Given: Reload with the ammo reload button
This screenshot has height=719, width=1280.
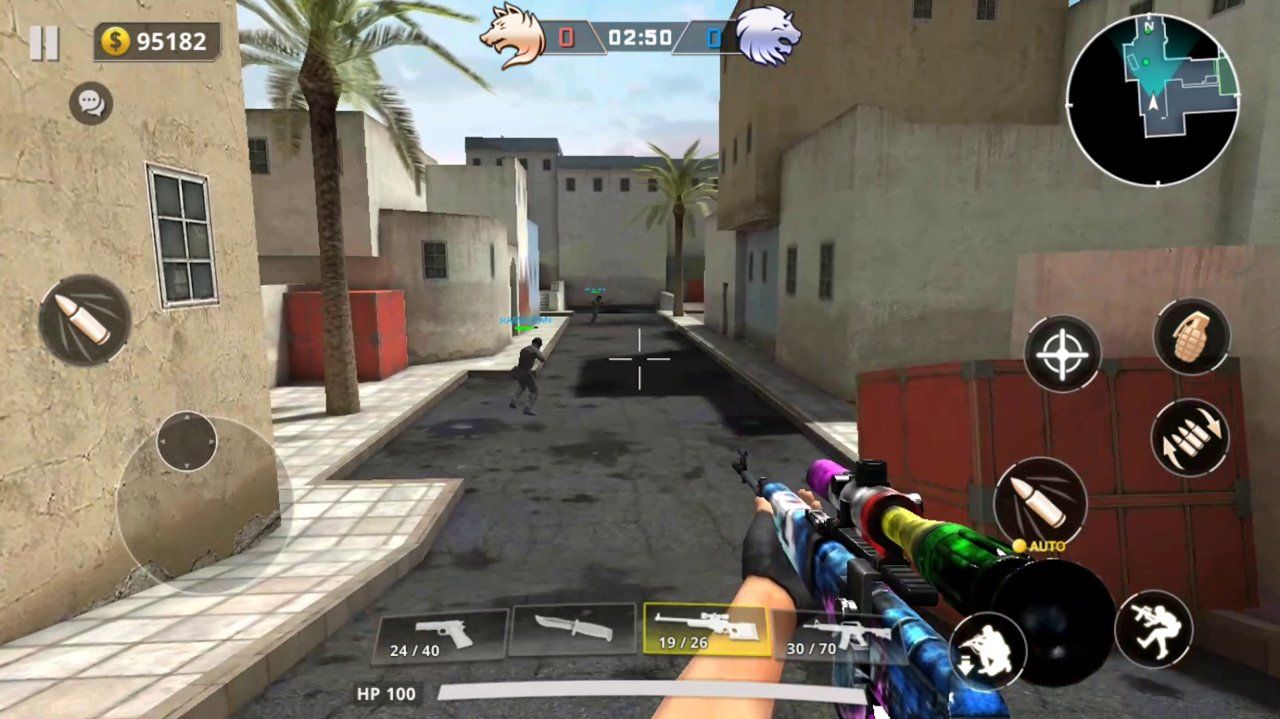Looking at the screenshot, I should point(1189,438).
